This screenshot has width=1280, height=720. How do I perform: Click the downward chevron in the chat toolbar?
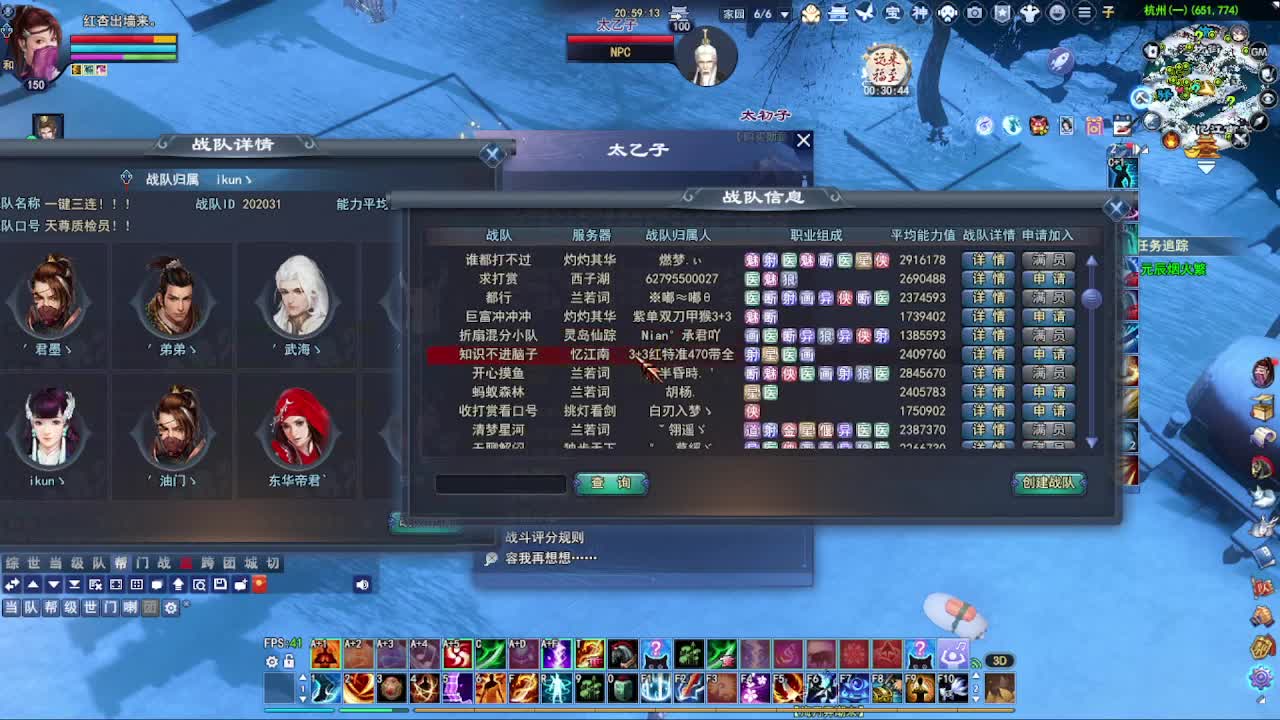click(x=52, y=584)
